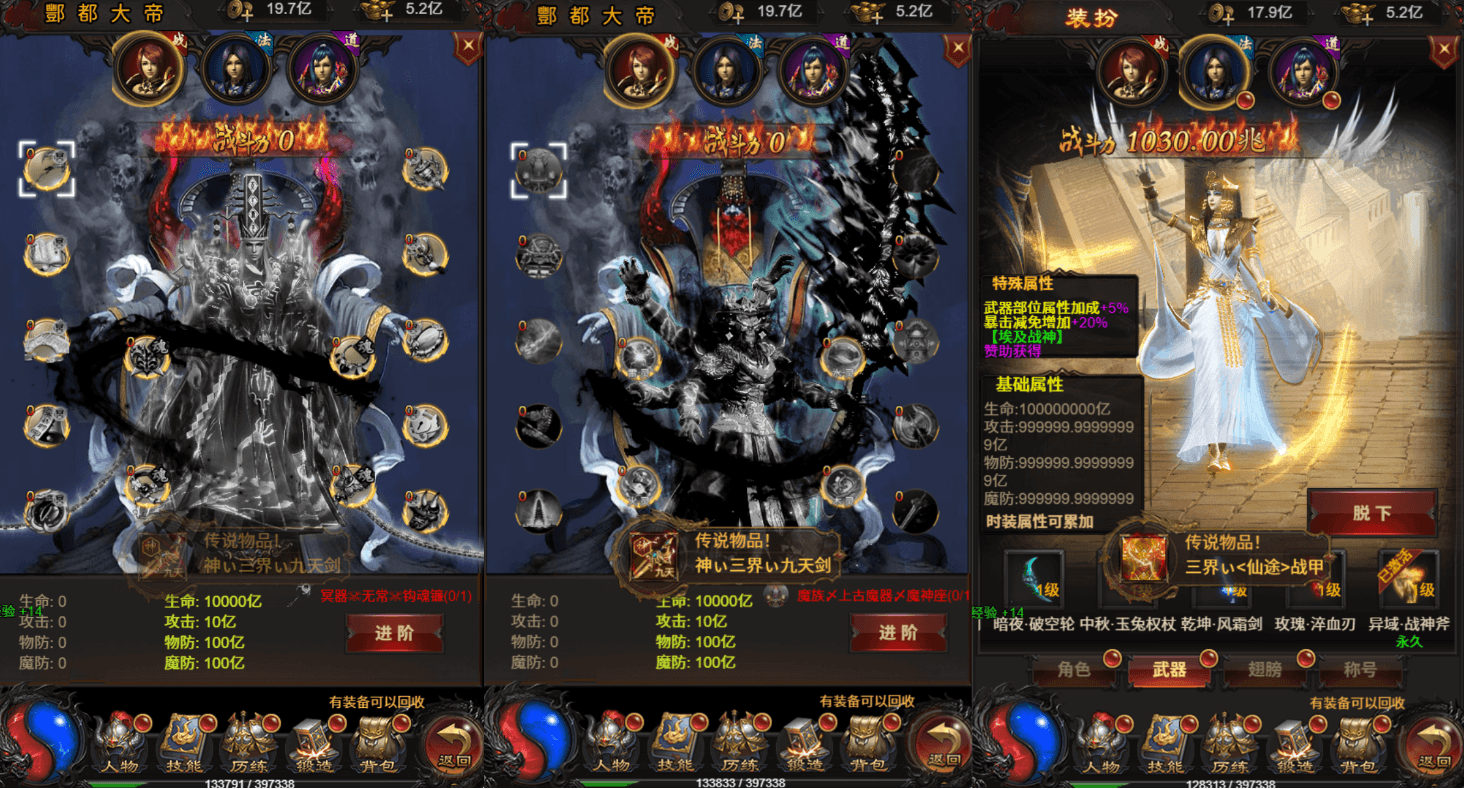Open the 技能 (skills) icon
This screenshot has height=789, width=1464.
(x=183, y=742)
